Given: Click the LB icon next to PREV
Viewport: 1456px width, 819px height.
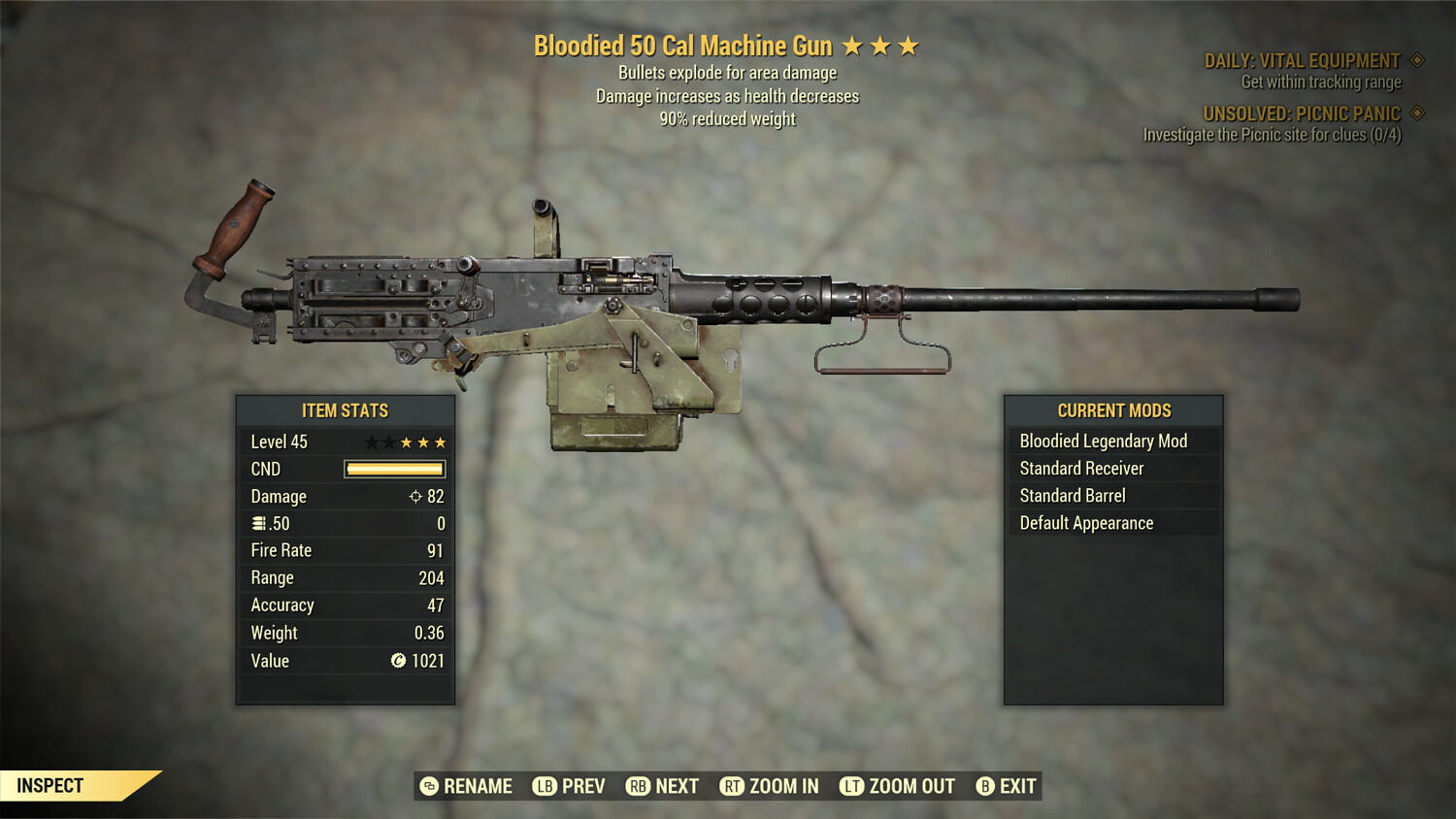Looking at the screenshot, I should pos(545,786).
